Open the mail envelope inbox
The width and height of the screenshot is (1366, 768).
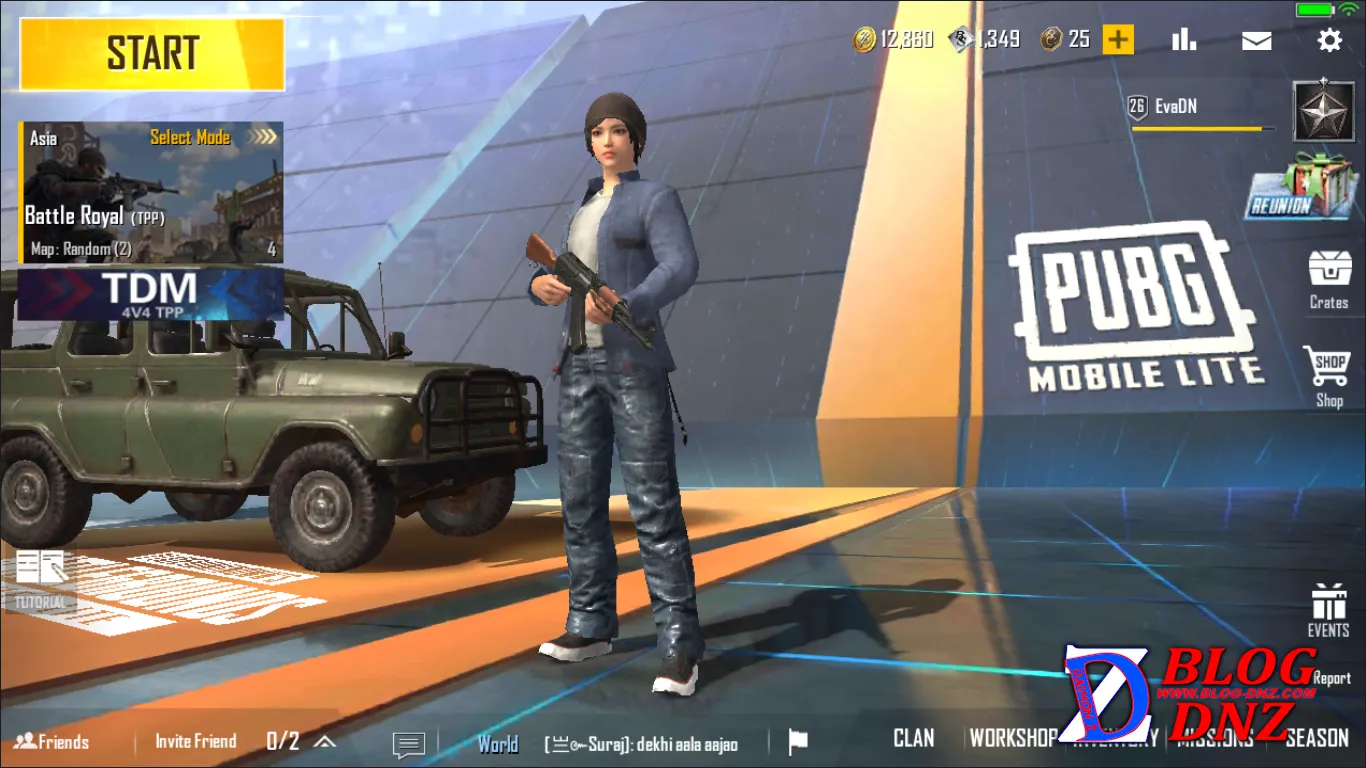[1256, 40]
